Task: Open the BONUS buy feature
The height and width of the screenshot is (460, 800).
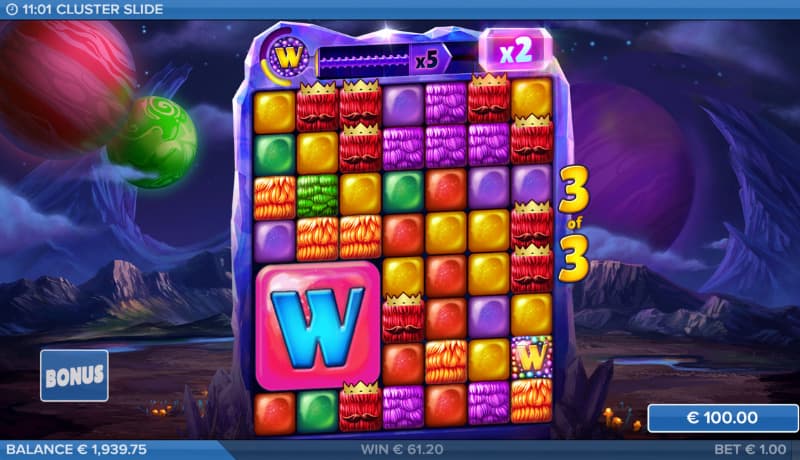Action: click(74, 375)
